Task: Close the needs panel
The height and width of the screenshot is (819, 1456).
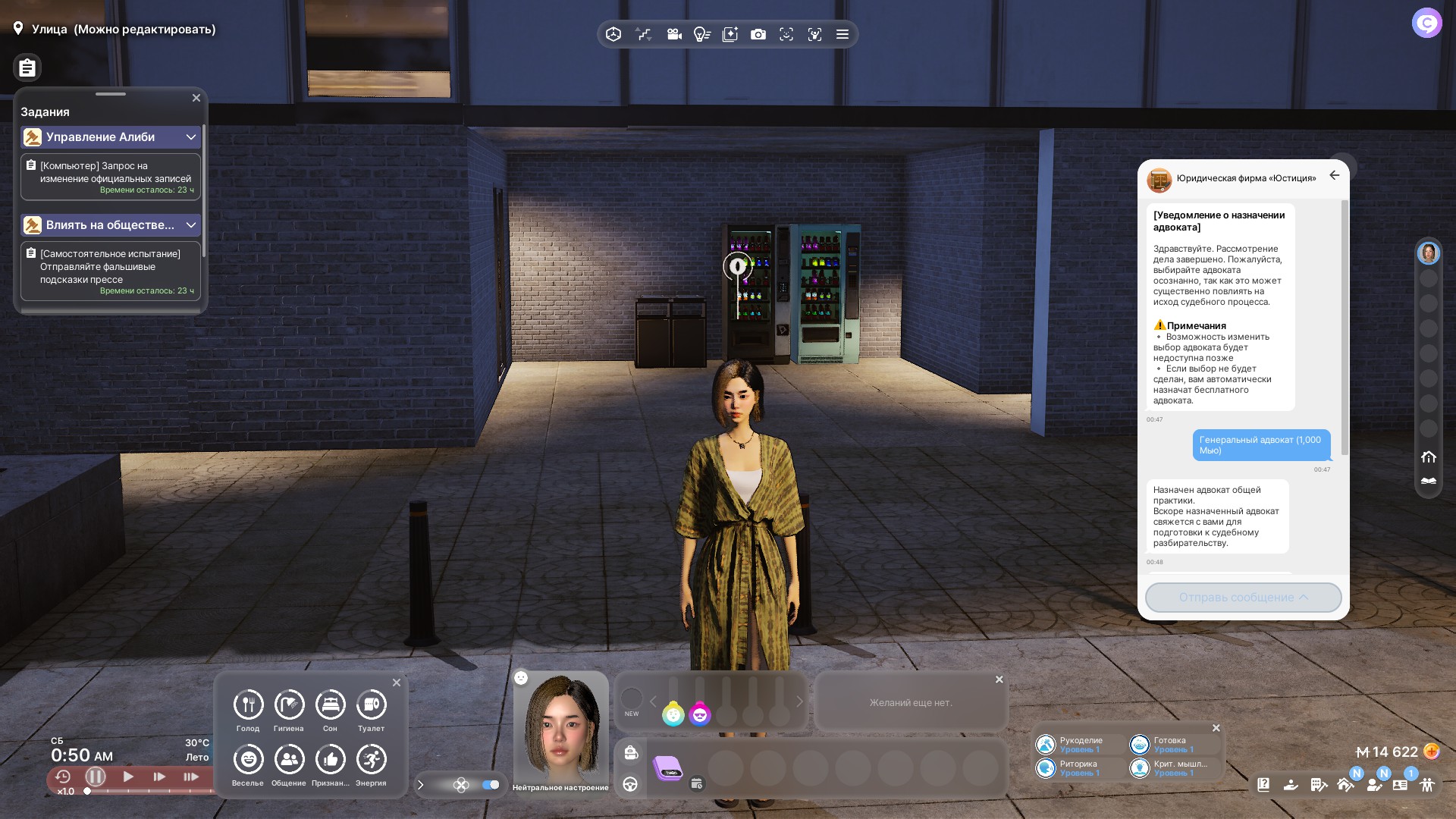Action: 397,682
